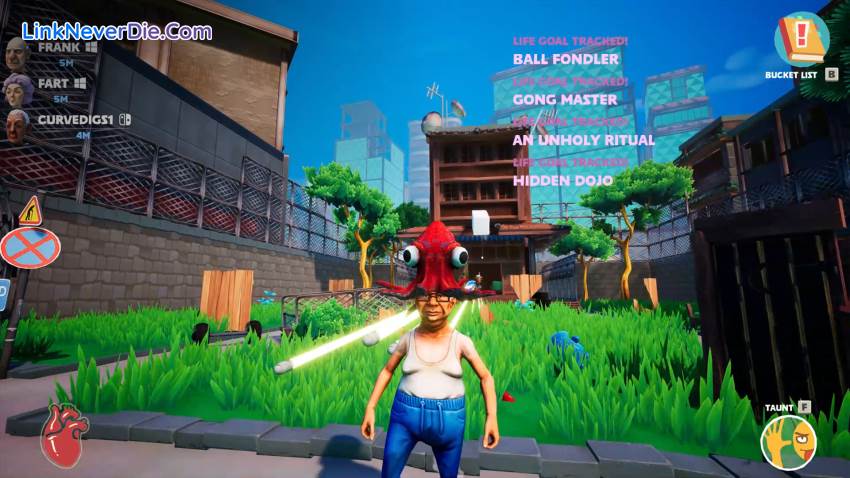Open the Bucket List book icon
Viewport: 850px width, 478px height.
pos(801,39)
